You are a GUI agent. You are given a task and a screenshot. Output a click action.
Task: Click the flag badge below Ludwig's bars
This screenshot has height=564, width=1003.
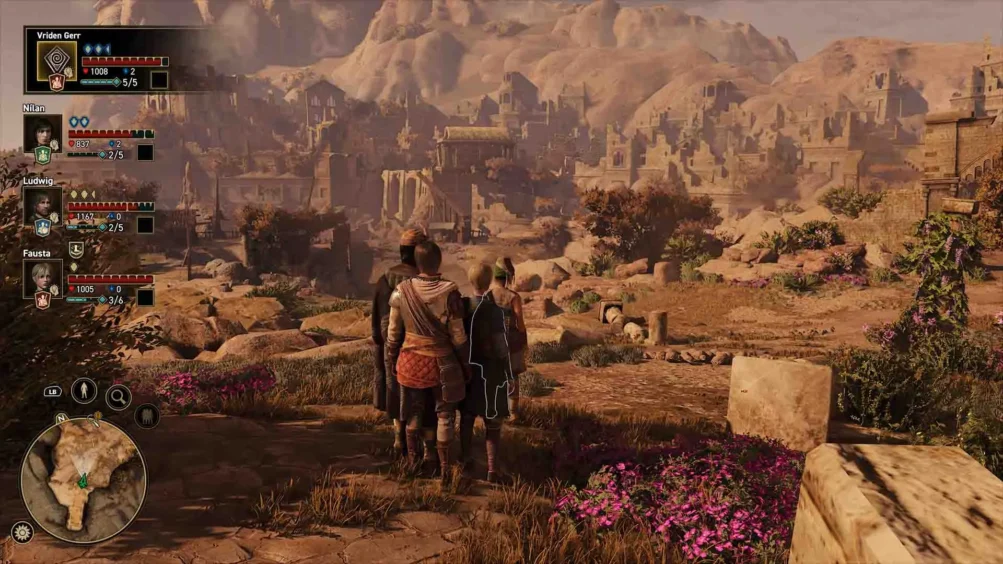(x=76, y=250)
